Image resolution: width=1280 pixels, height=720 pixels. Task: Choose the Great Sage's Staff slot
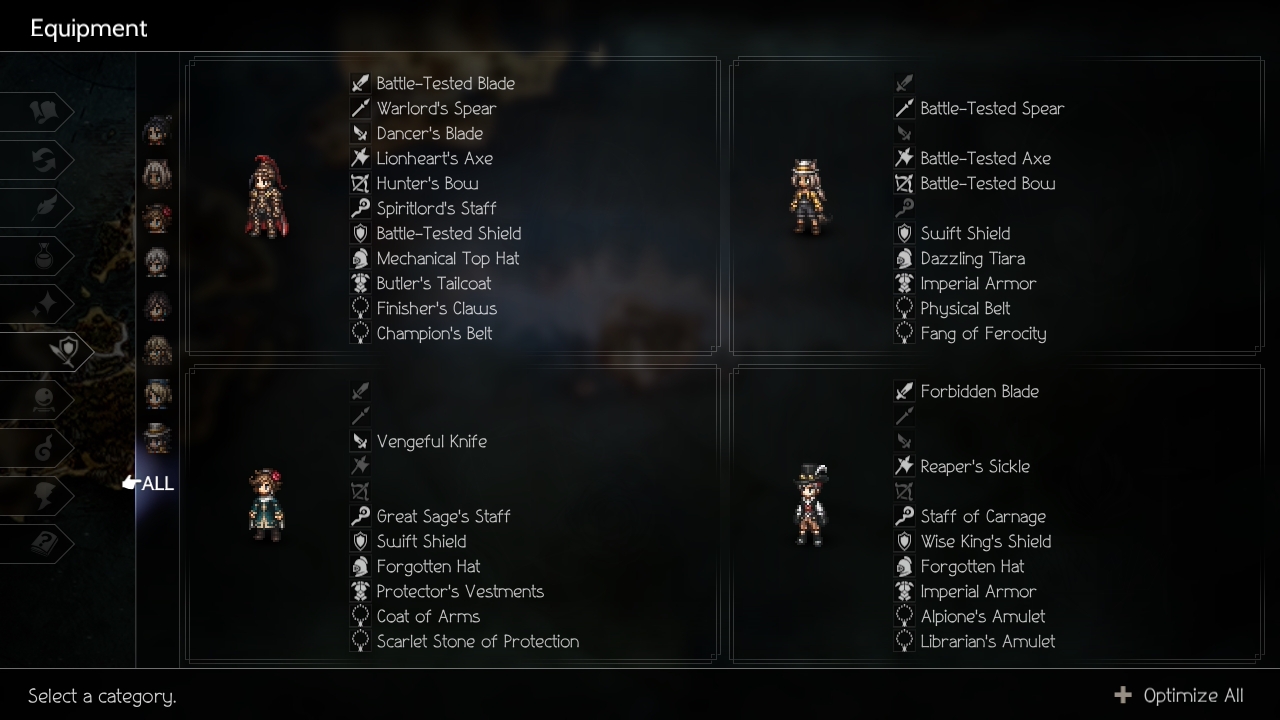[x=443, y=517]
